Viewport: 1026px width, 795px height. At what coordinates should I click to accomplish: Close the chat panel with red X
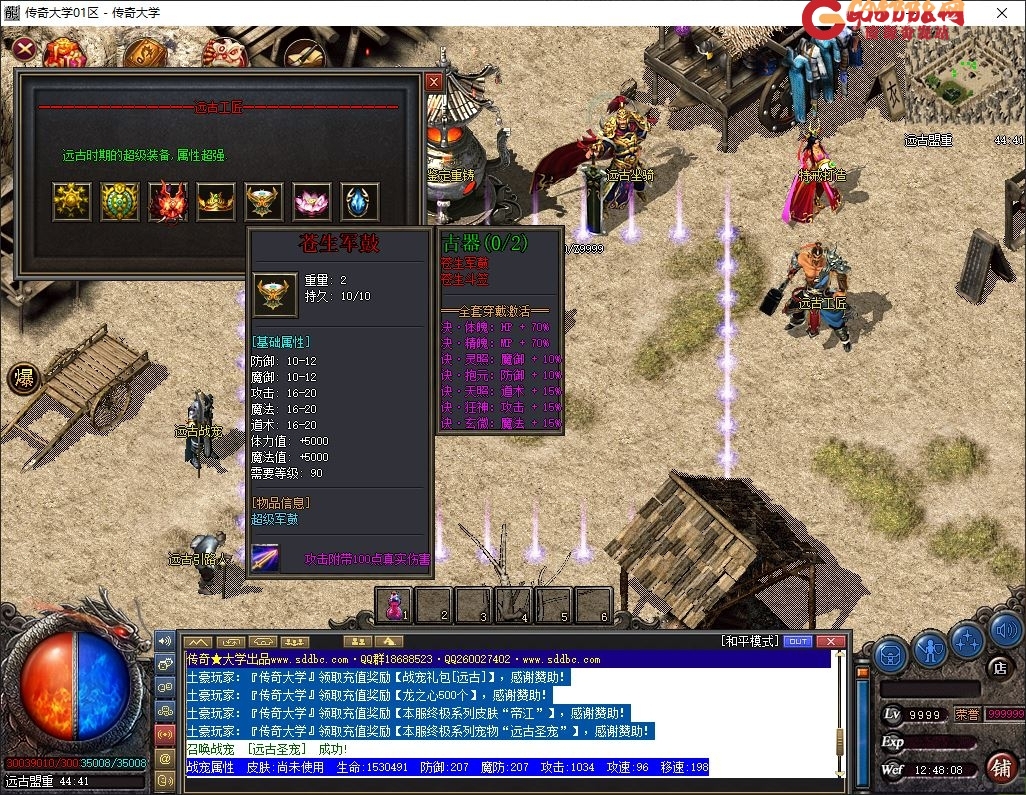click(830, 641)
